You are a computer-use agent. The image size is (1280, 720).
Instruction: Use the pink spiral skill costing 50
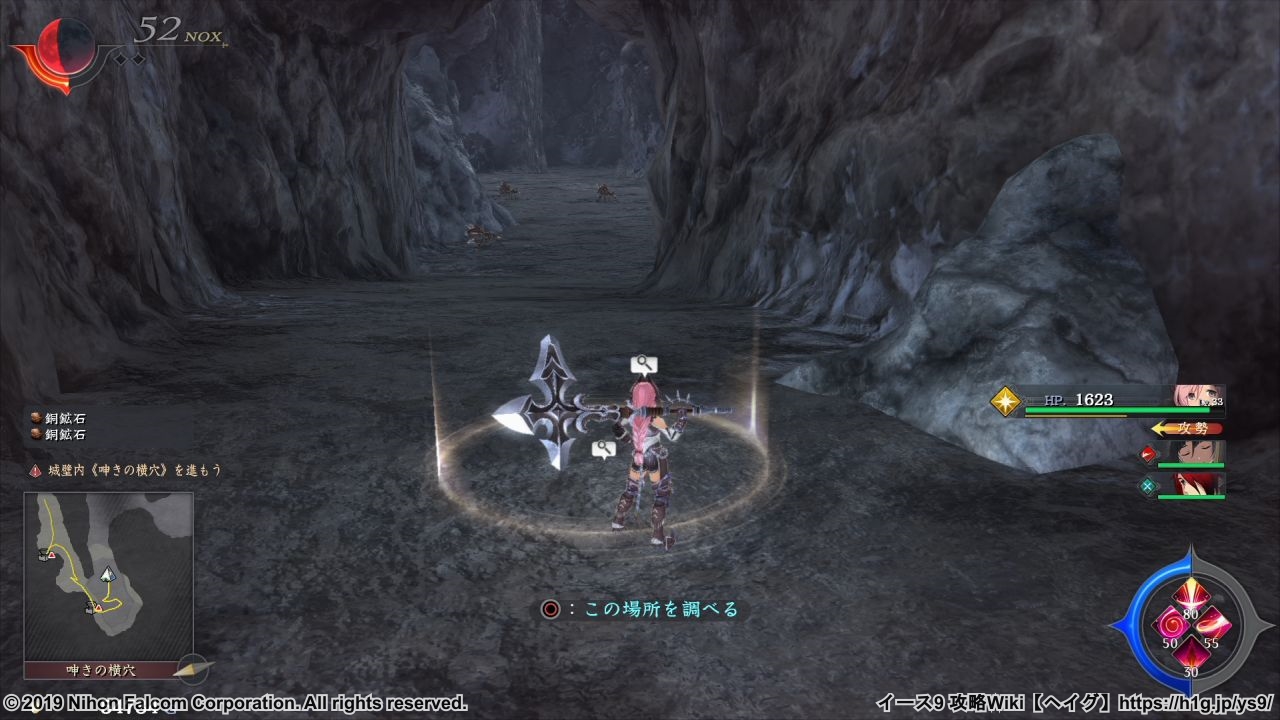[x=1169, y=626]
